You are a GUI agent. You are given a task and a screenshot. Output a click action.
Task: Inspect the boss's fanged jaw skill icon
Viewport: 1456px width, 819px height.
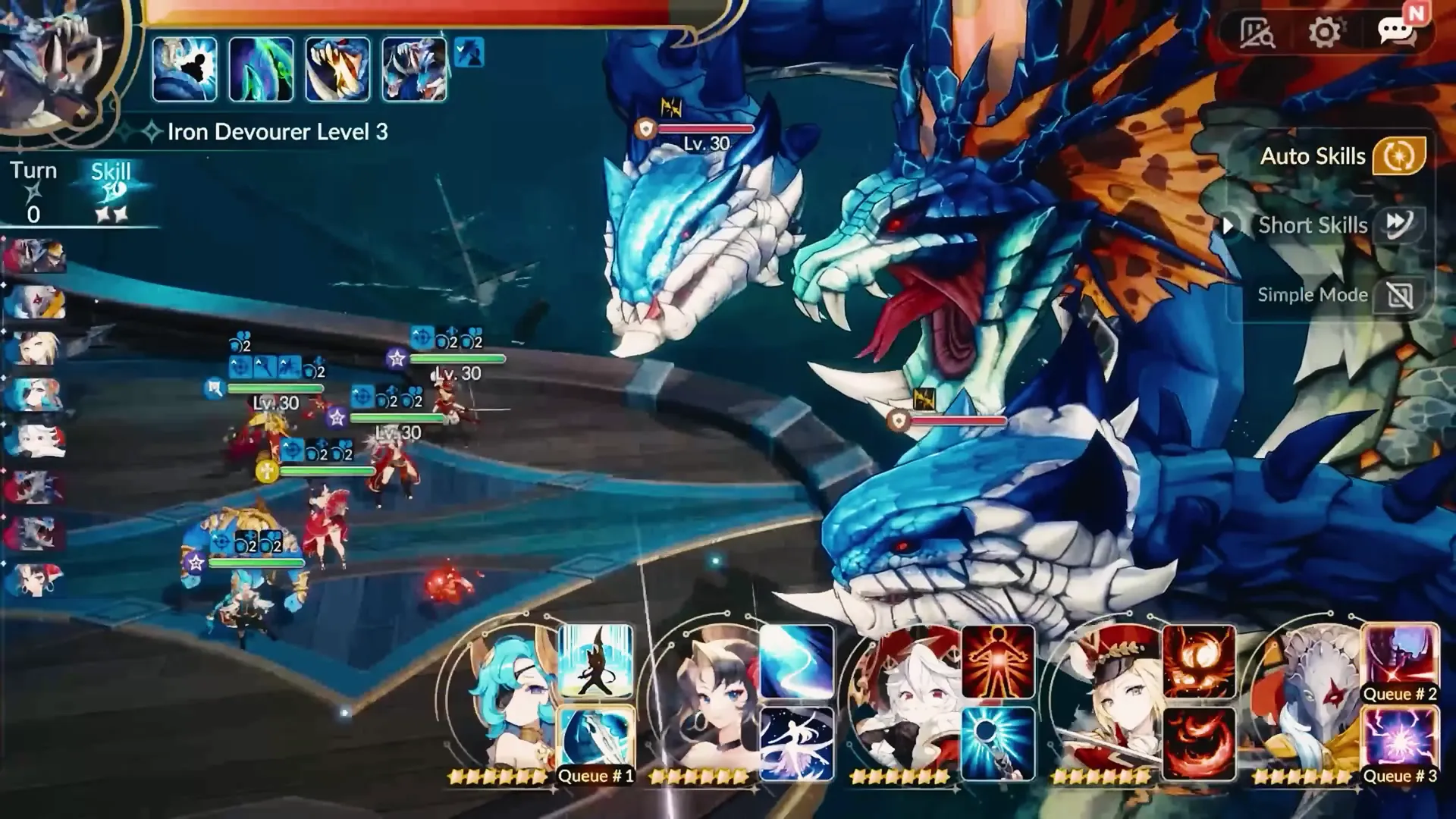[x=338, y=70]
